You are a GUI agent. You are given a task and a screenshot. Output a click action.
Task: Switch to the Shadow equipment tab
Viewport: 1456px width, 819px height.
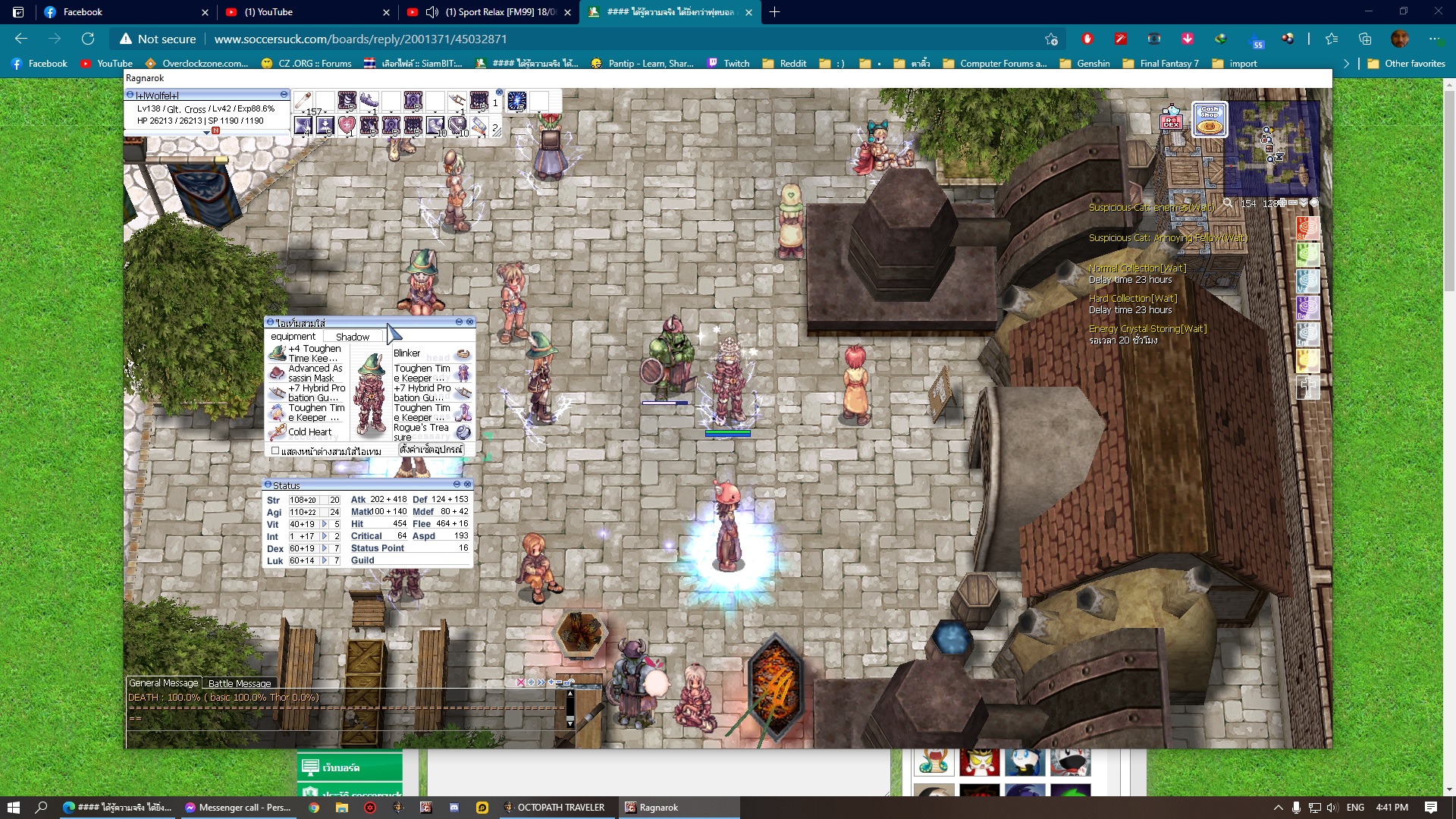pyautogui.click(x=353, y=337)
